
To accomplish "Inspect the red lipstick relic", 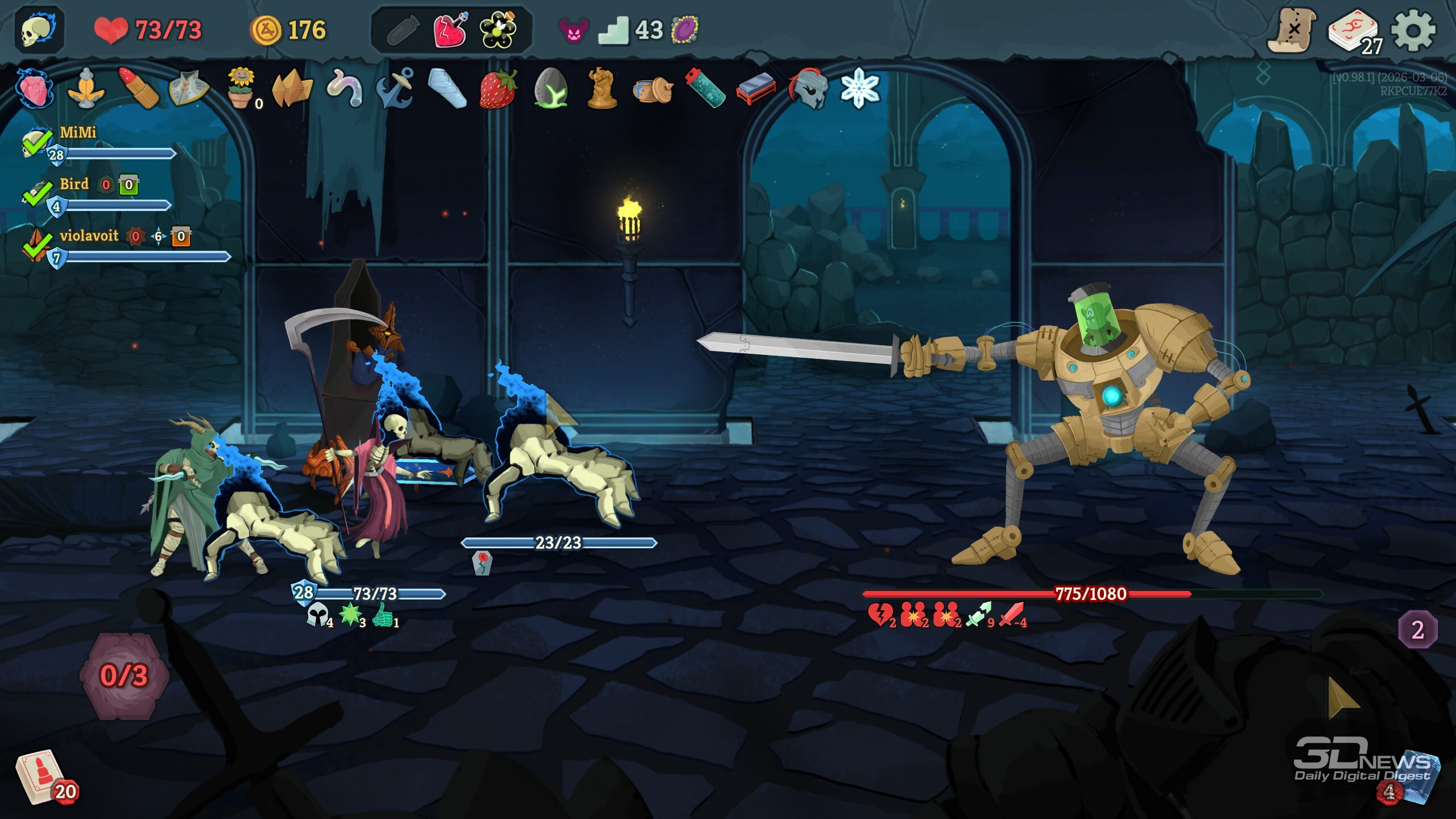I will point(138,89).
